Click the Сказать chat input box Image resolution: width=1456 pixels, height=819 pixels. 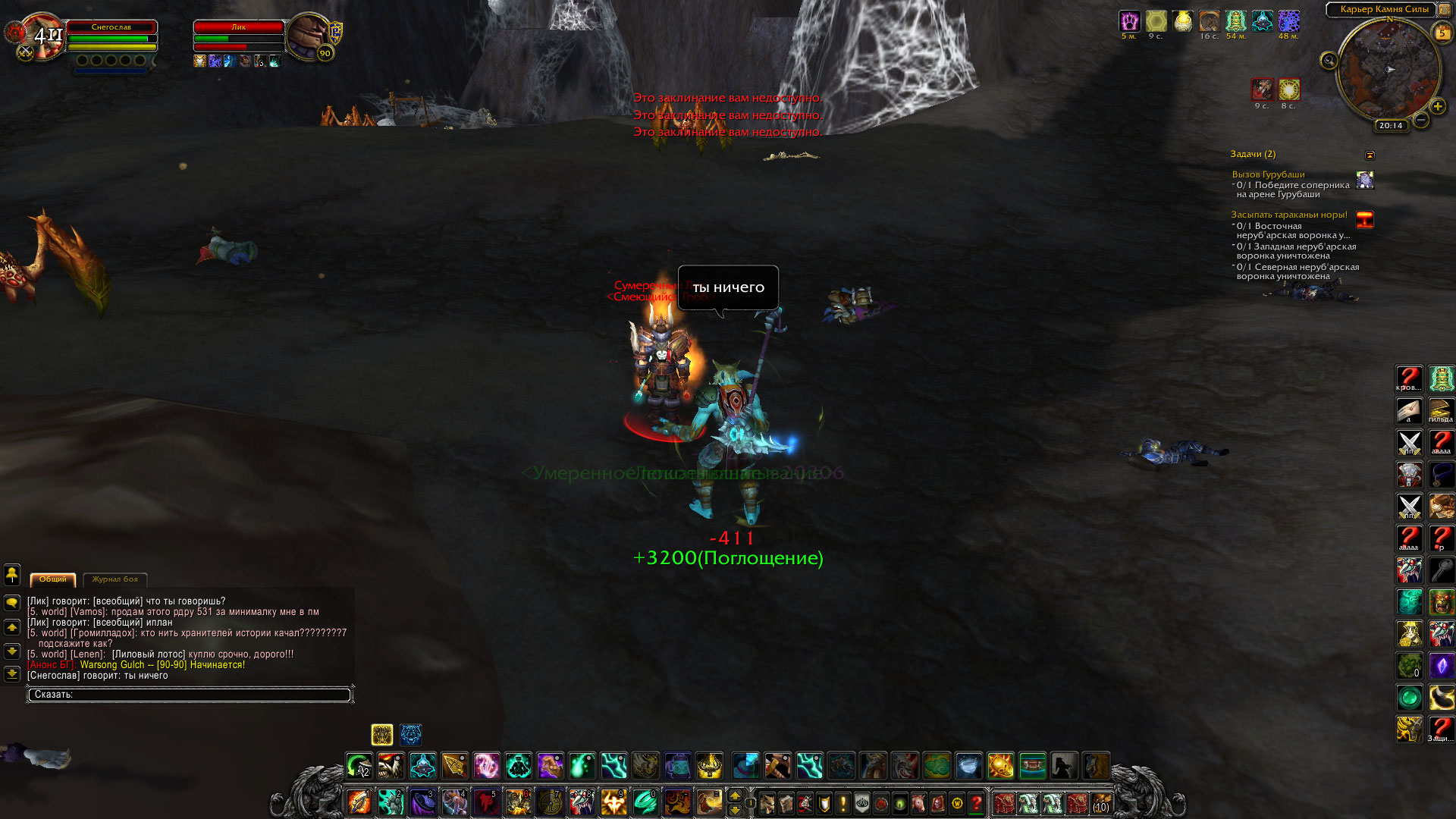190,695
